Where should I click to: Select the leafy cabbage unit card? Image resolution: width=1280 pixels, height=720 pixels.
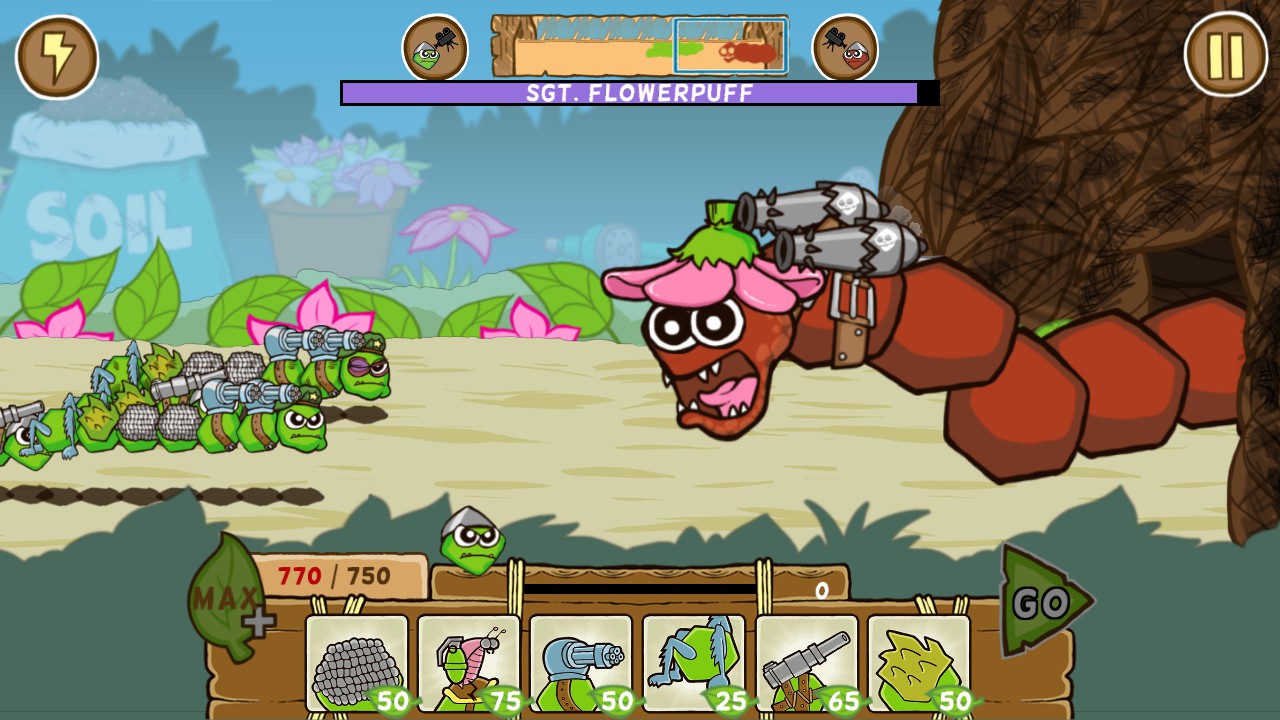(919, 664)
